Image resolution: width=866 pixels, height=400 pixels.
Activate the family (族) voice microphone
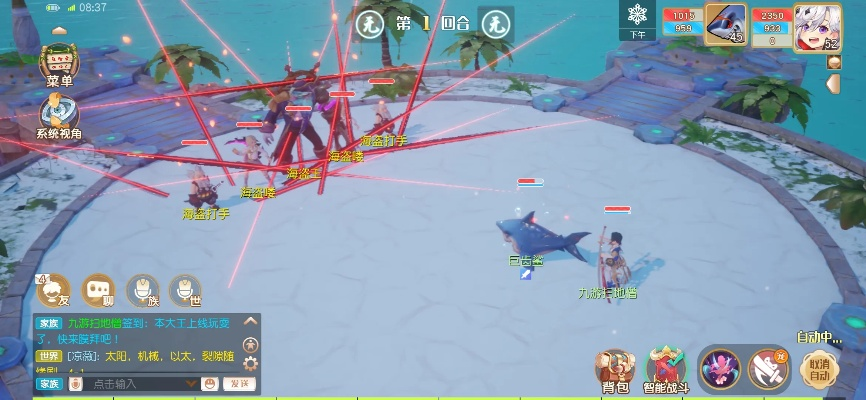point(142,290)
